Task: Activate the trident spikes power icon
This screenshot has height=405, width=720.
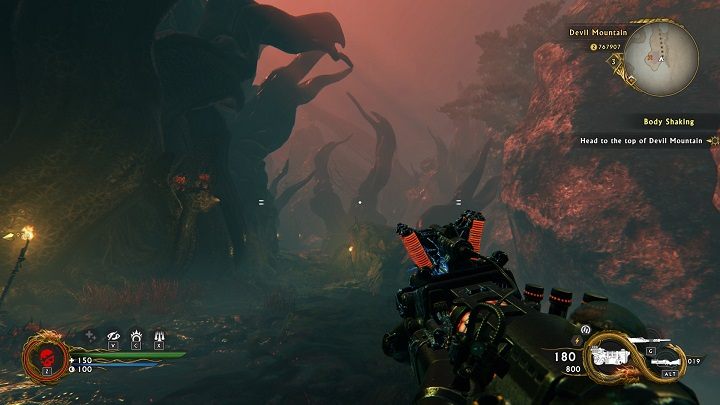Action: click(158, 336)
